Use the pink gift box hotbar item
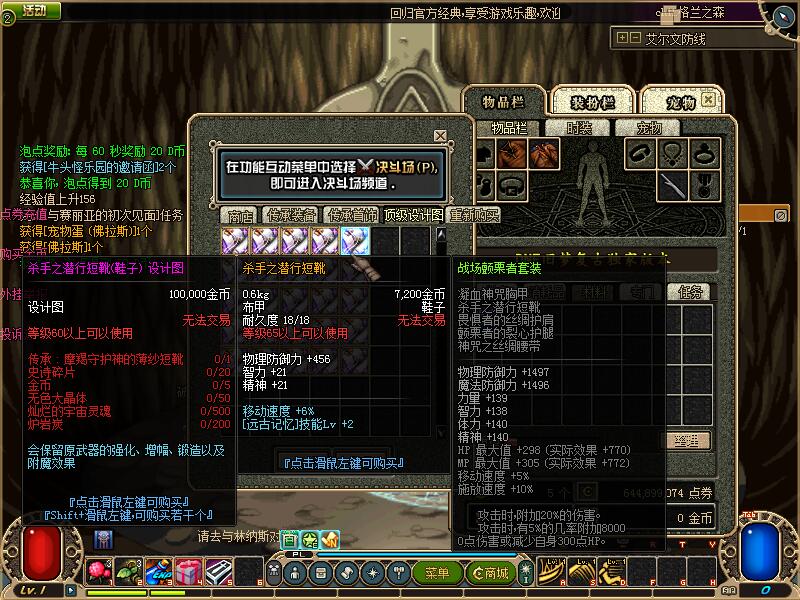 click(187, 572)
